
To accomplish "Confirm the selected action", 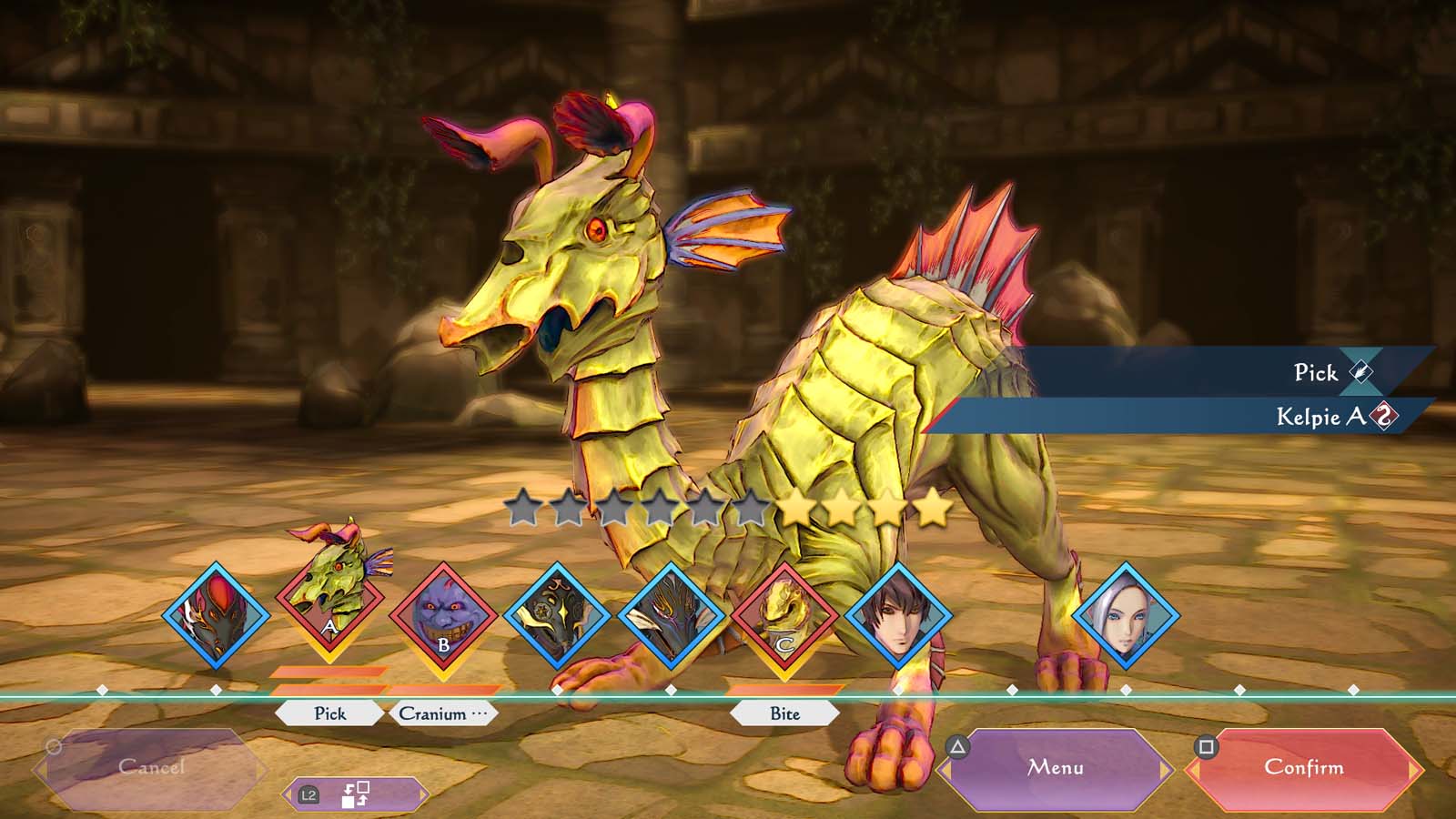I will click(1303, 768).
